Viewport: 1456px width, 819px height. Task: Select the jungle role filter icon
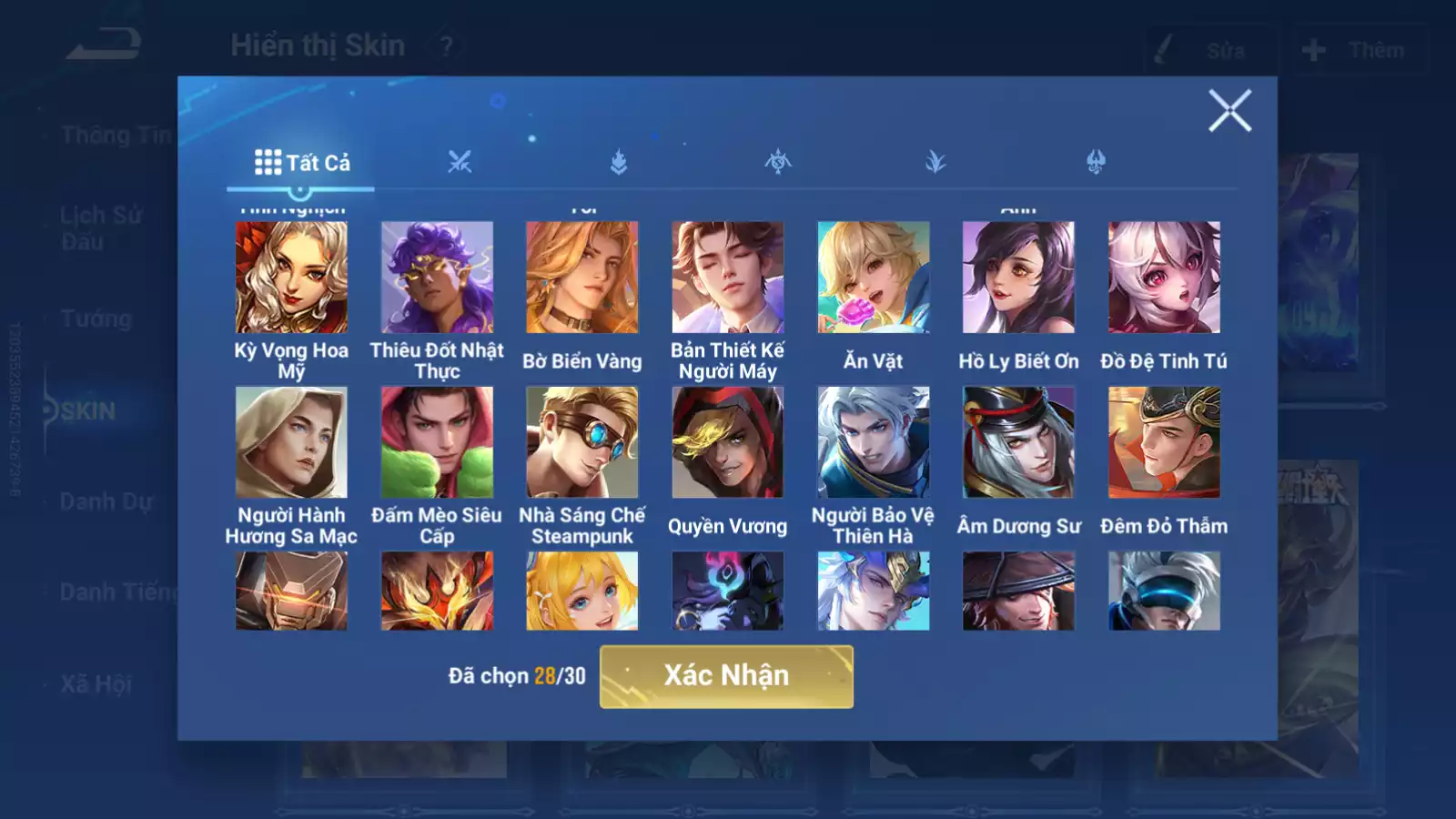(937, 162)
